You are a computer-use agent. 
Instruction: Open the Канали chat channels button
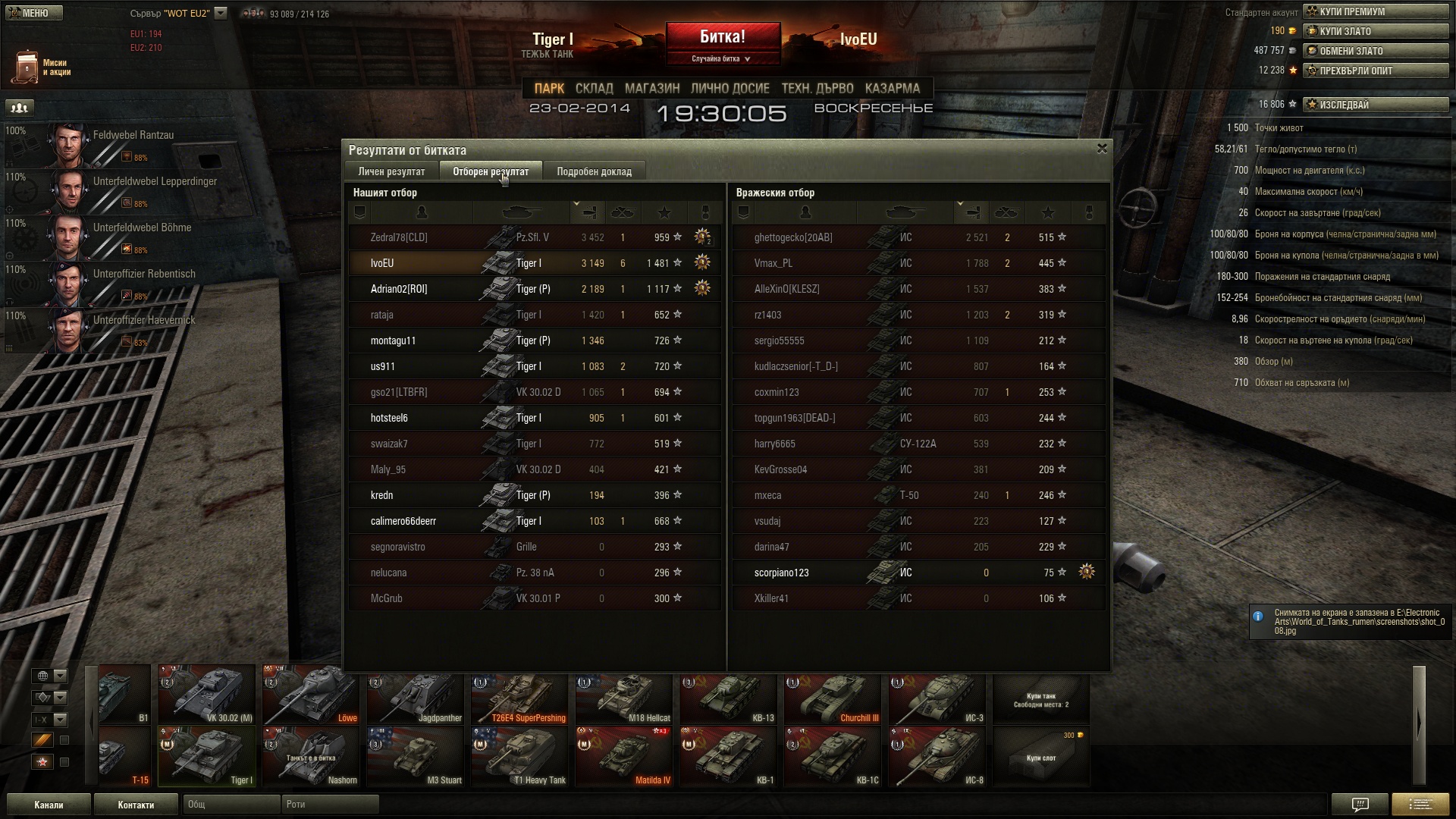point(49,805)
